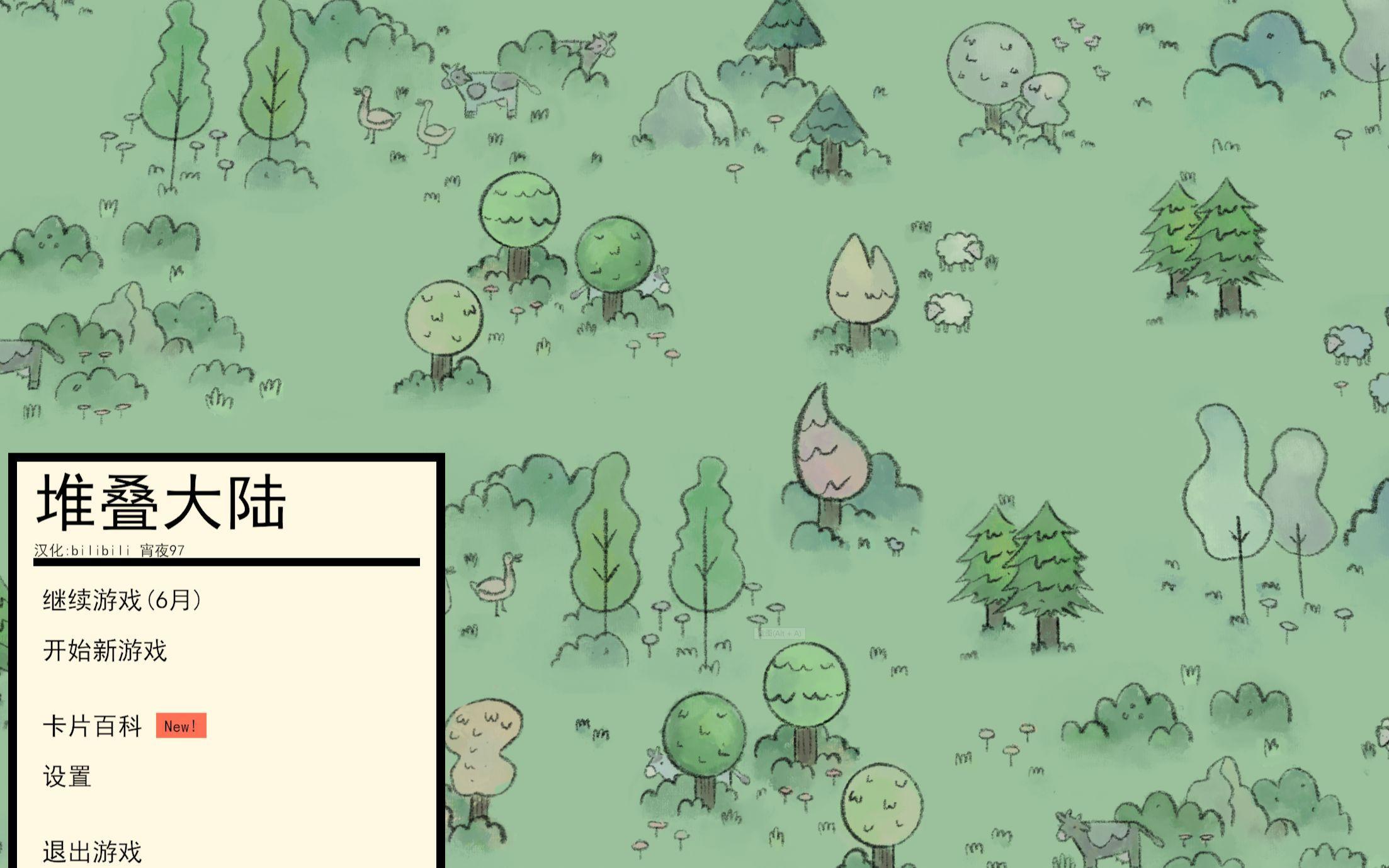Choose 退出游戏 to quit the game
1389x868 pixels.
click(x=93, y=852)
